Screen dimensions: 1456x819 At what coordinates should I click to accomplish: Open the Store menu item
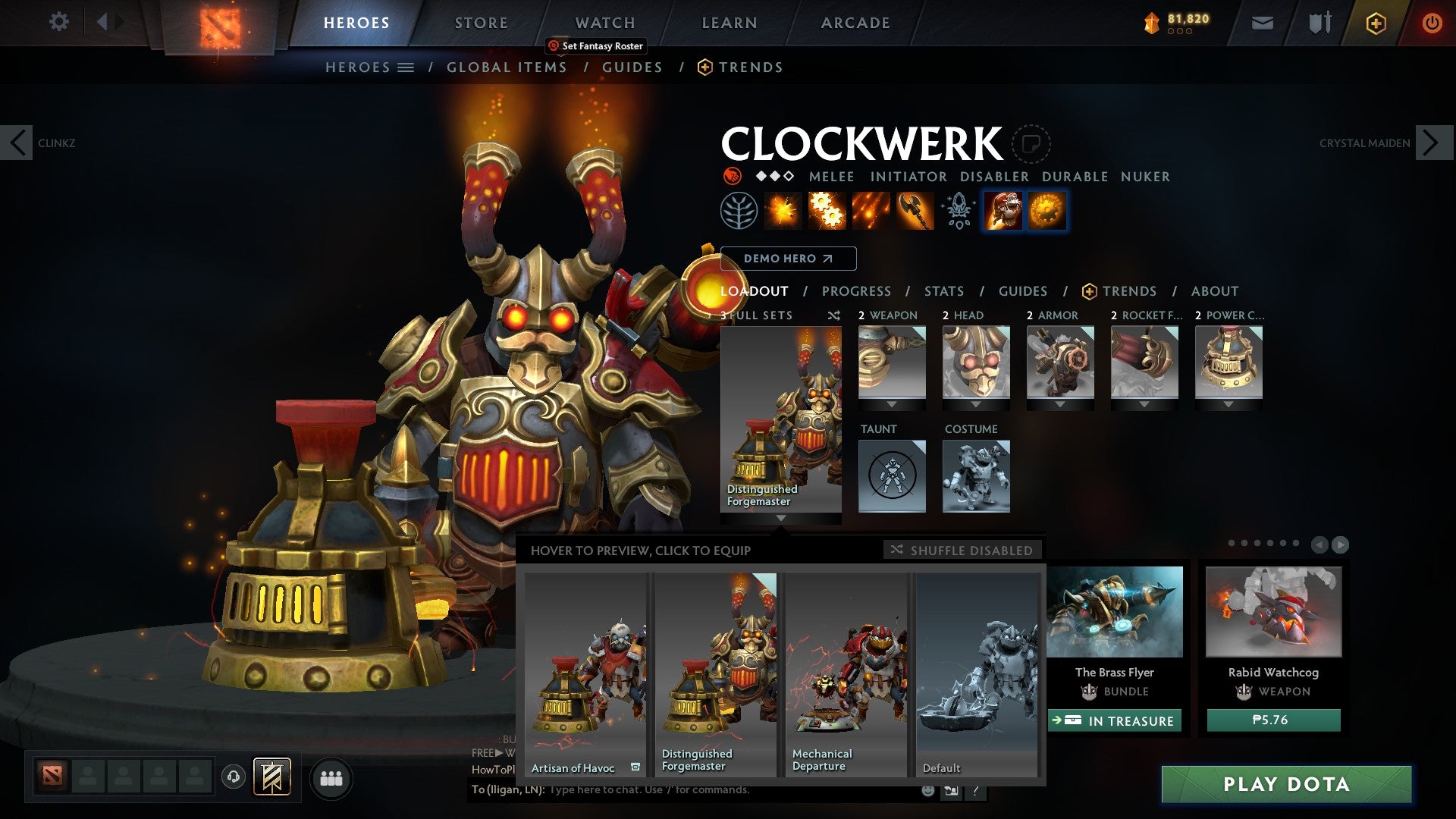click(x=481, y=22)
